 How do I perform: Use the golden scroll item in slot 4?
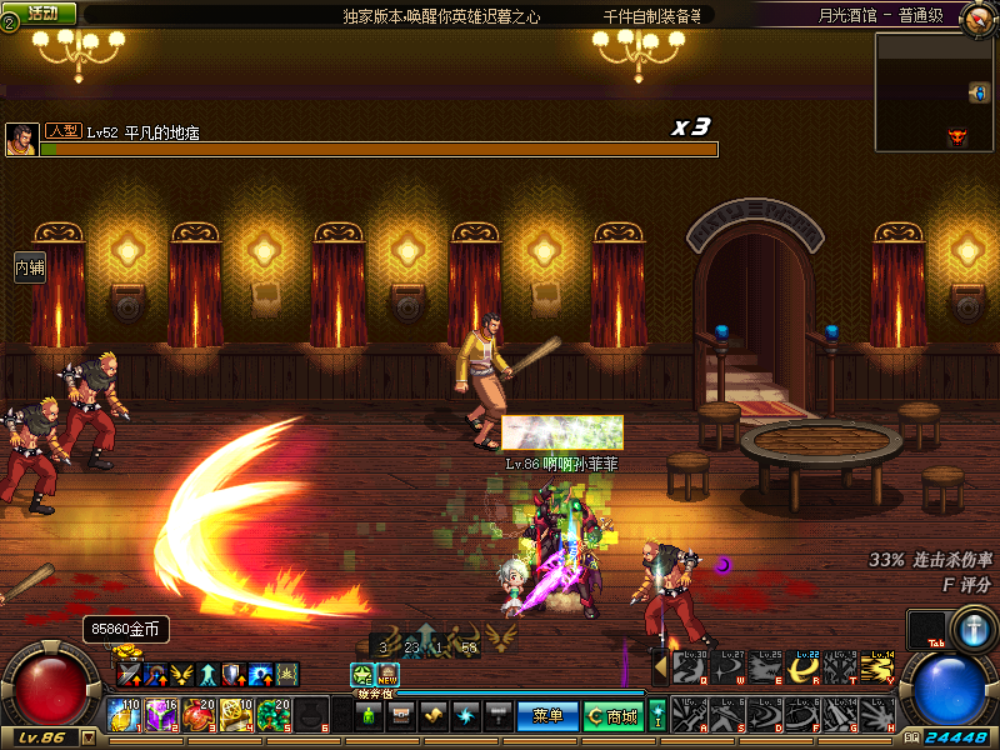click(236, 715)
